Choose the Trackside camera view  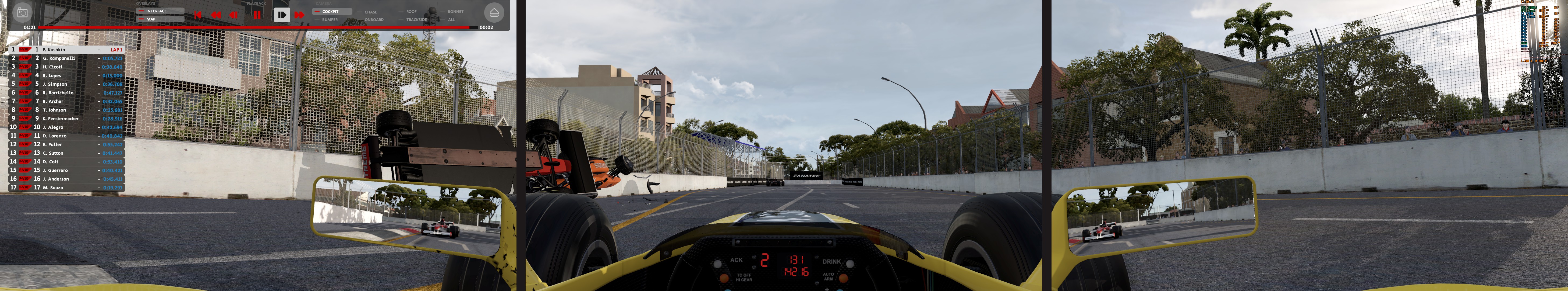tap(416, 19)
